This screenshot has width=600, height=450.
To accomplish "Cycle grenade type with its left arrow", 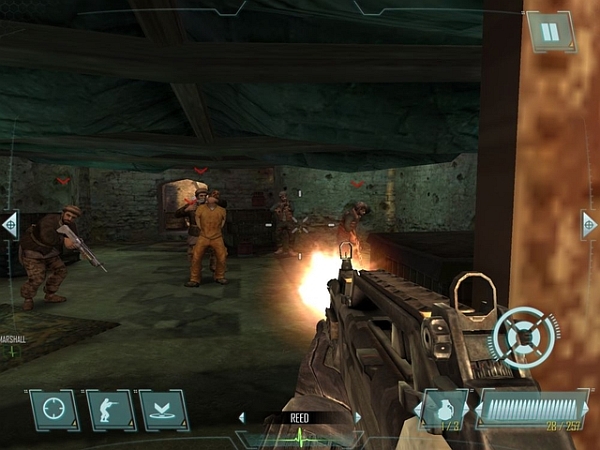I will (417, 410).
